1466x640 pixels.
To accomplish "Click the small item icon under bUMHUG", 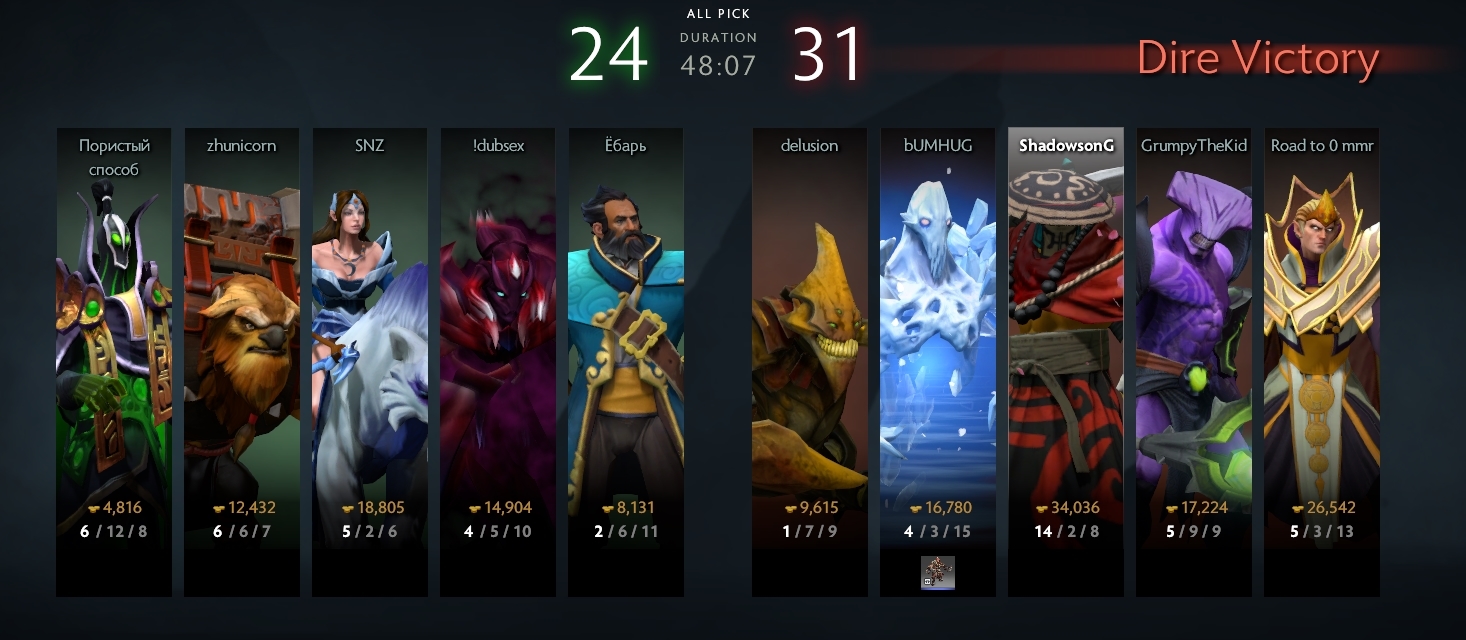I will coord(937,573).
